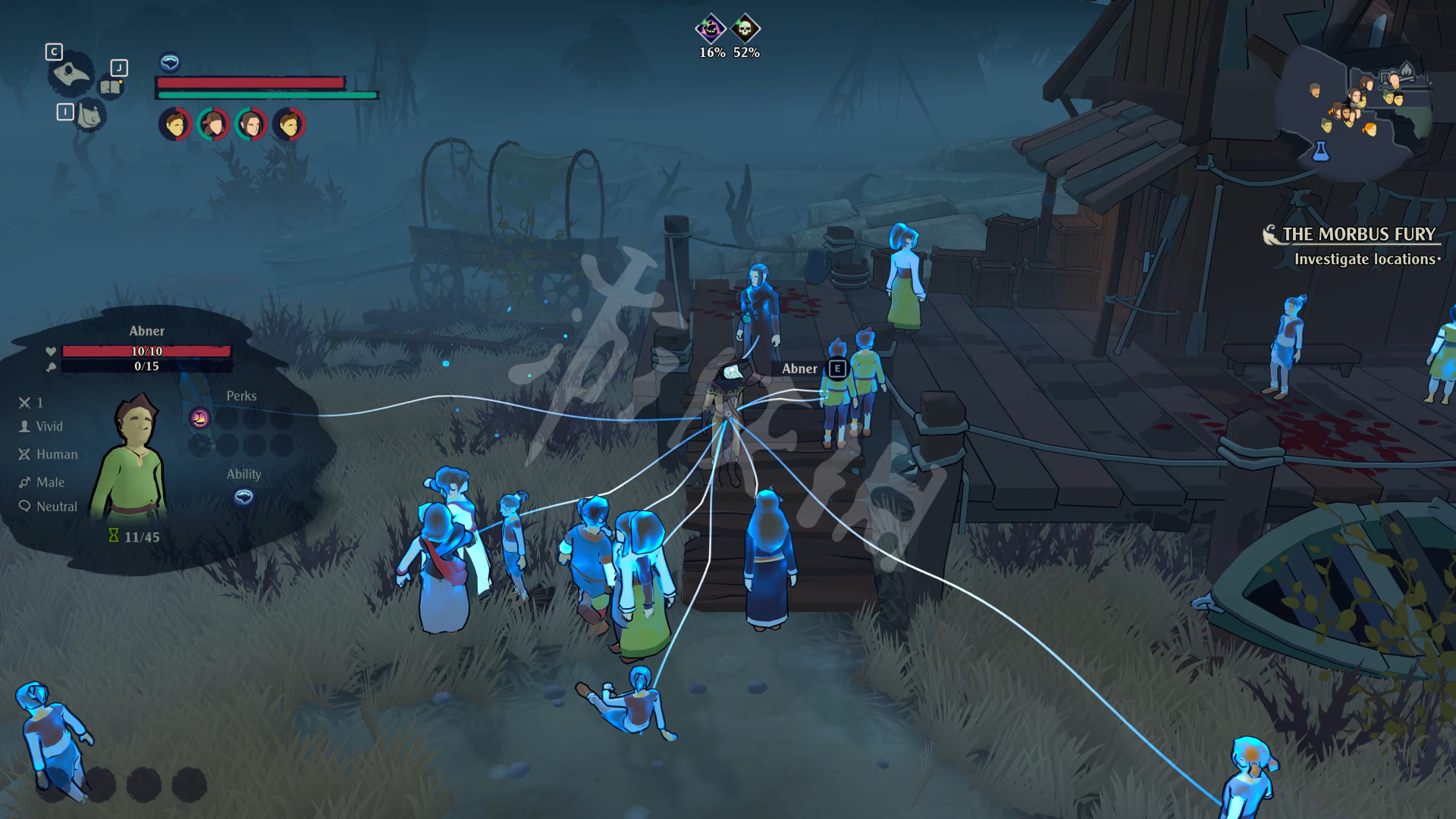This screenshot has height=819, width=1456.
Task: Select the brown-hat party member portrait
Action: tap(213, 124)
